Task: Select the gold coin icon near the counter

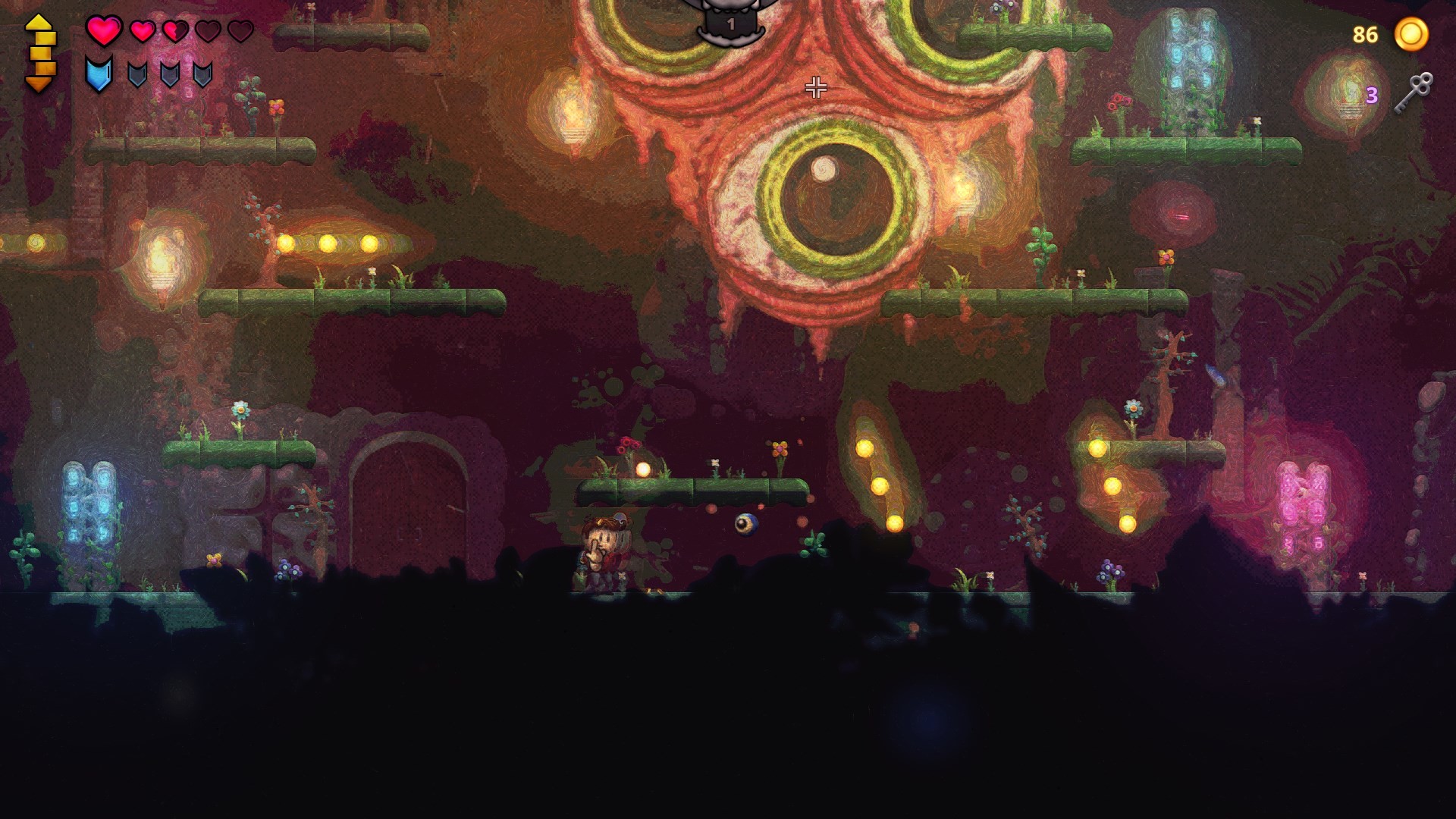Action: pyautogui.click(x=1412, y=34)
